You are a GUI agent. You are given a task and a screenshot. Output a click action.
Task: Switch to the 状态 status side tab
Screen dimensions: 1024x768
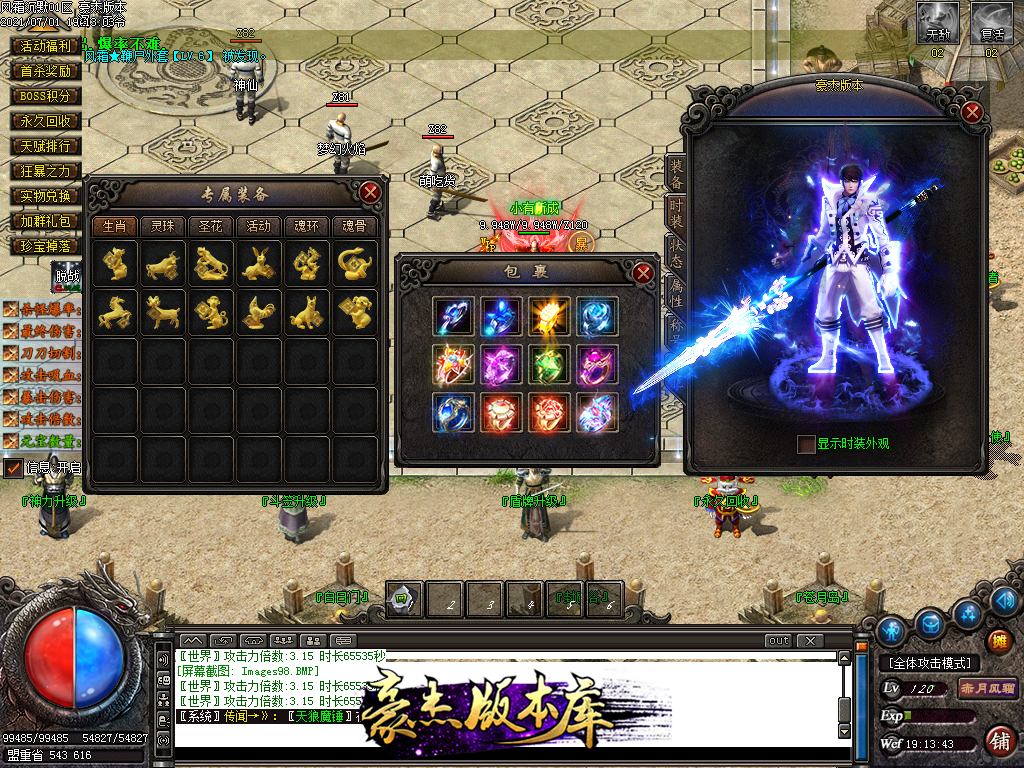676,250
